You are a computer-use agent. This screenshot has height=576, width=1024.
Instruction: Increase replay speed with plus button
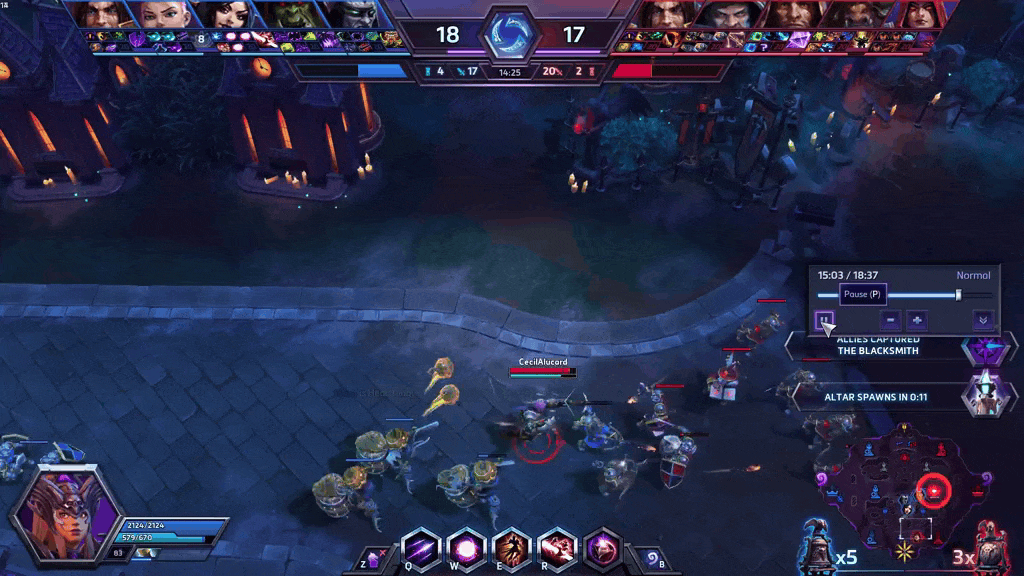click(916, 320)
